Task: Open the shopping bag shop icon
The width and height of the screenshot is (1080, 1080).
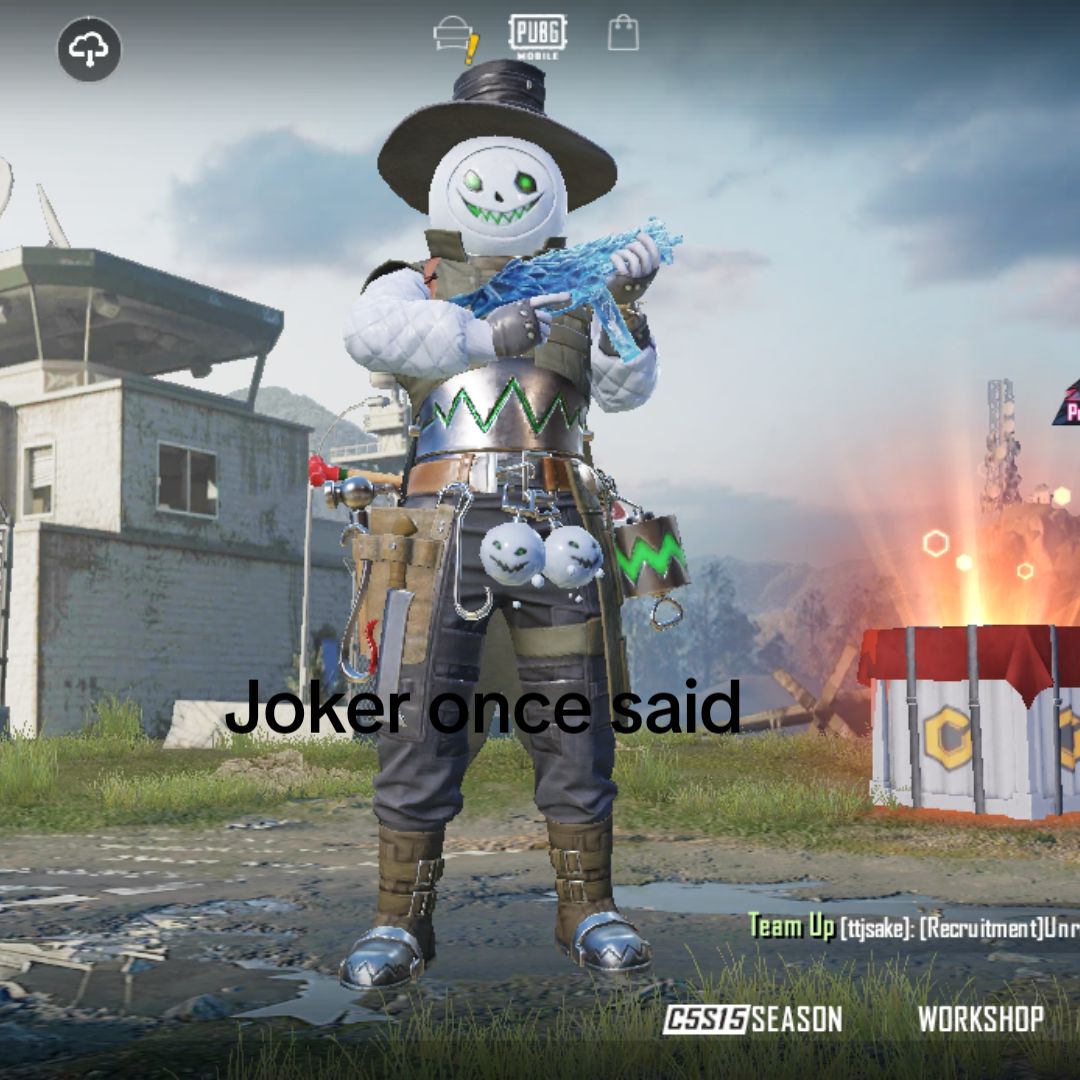Action: coord(623,33)
